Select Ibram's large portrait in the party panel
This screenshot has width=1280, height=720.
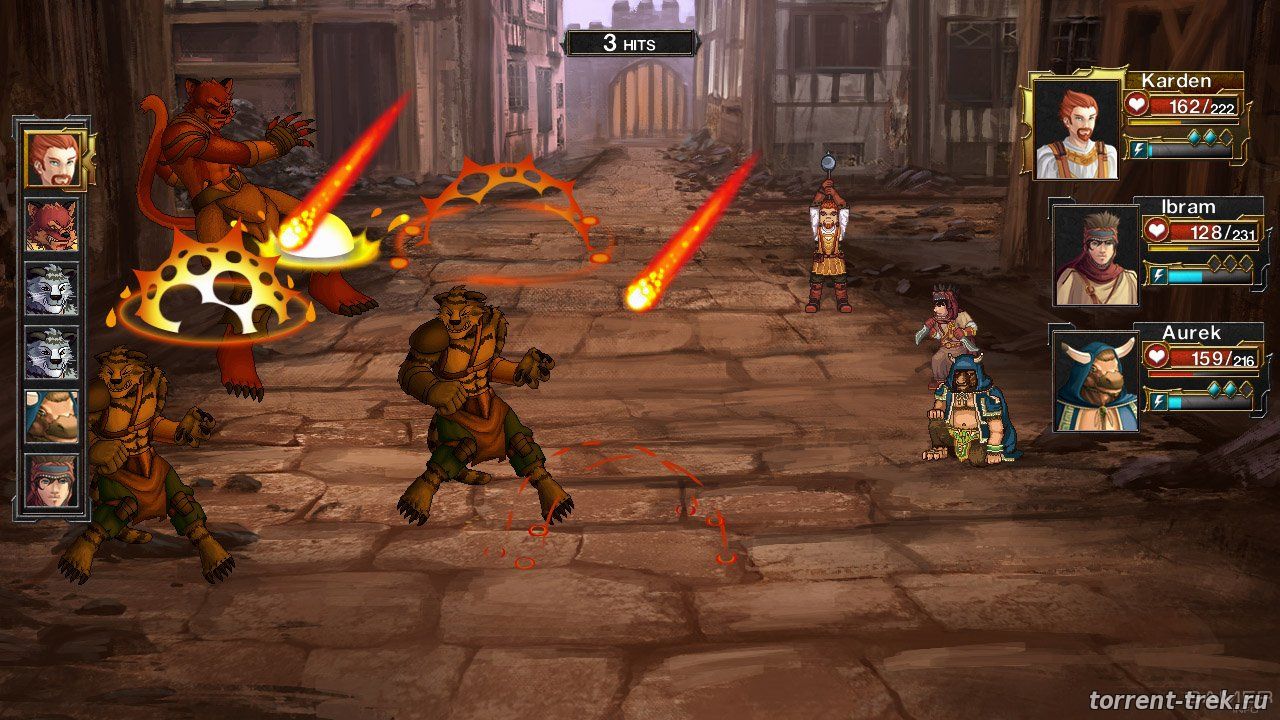point(1095,254)
